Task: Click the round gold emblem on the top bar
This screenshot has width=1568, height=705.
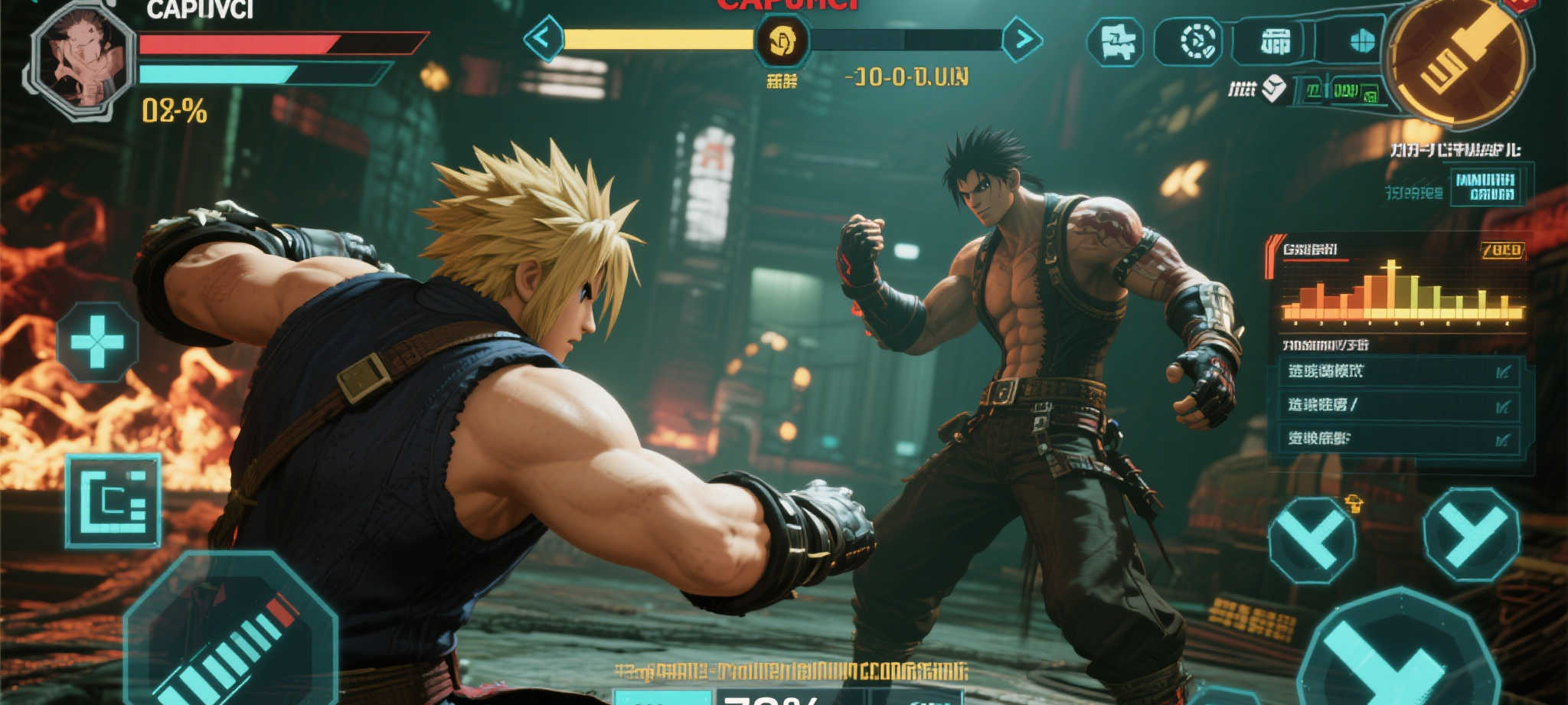Action: (x=782, y=40)
